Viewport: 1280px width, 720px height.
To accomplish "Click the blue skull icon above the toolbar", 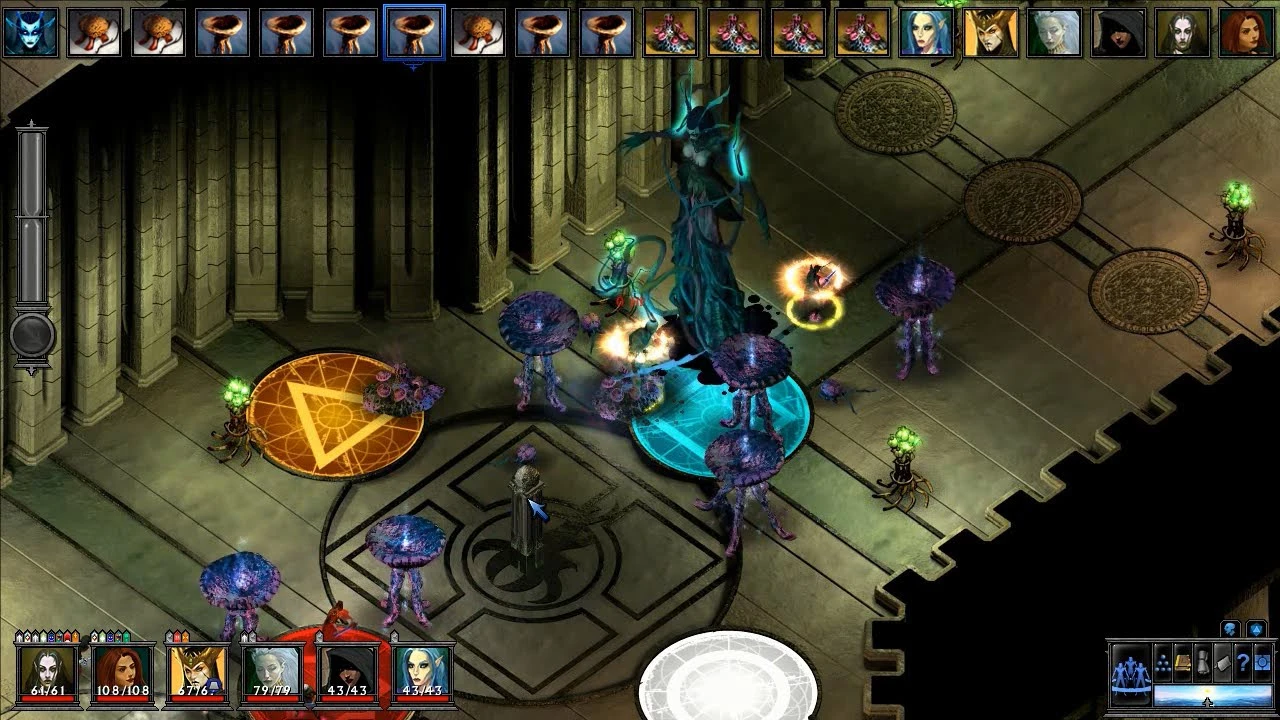I will tap(1230, 628).
